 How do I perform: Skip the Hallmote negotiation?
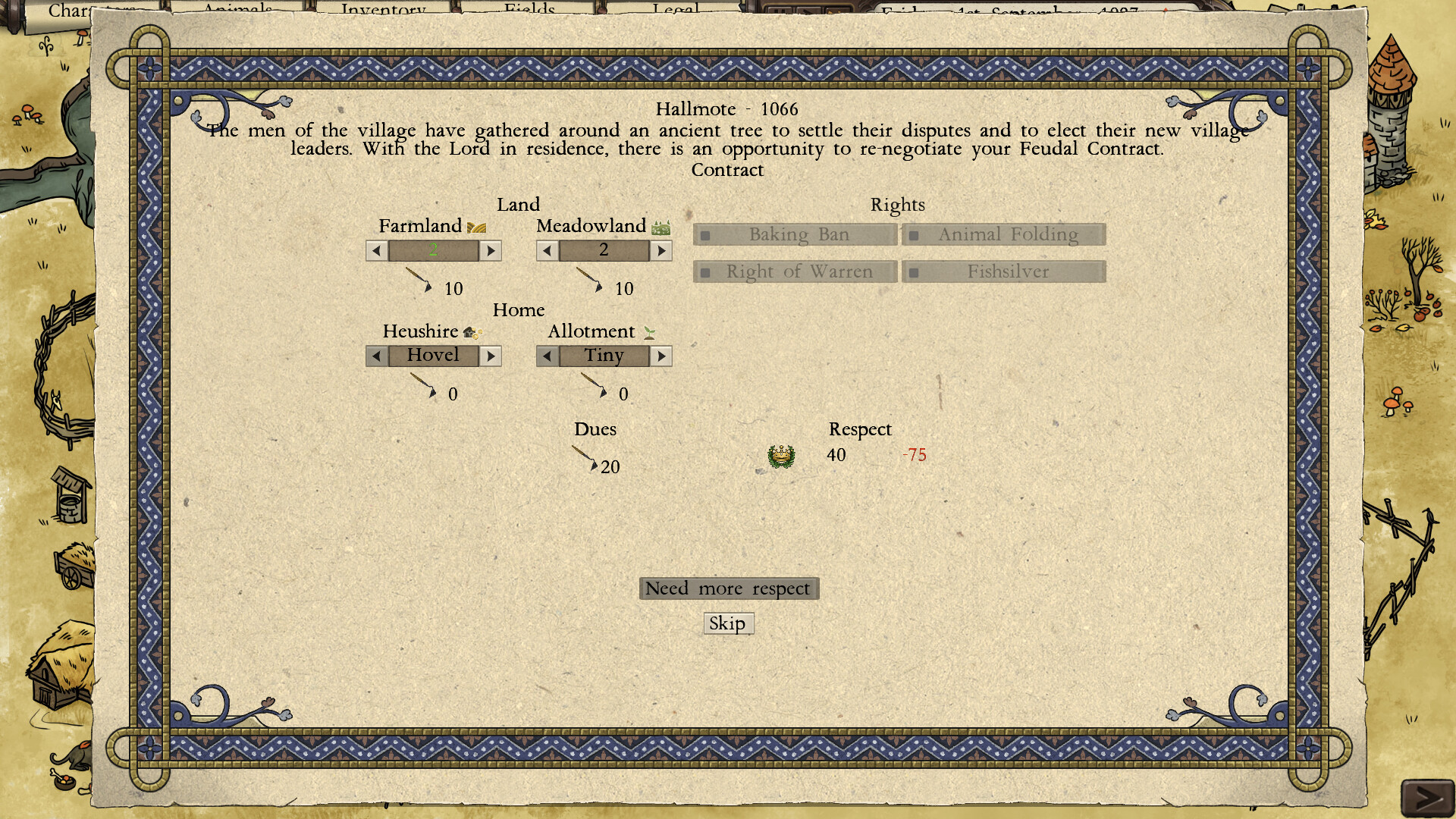728,623
